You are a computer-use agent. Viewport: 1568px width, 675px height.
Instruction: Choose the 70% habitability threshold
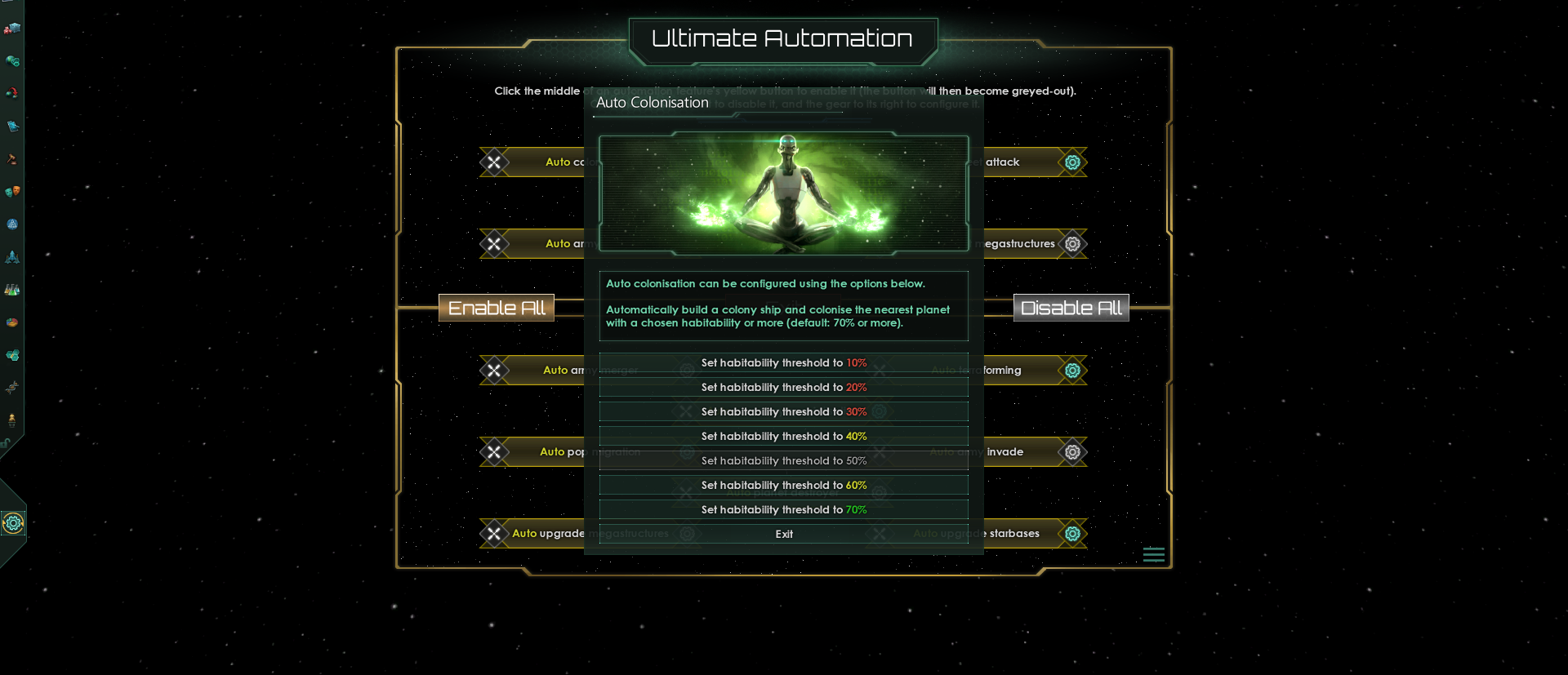point(783,510)
